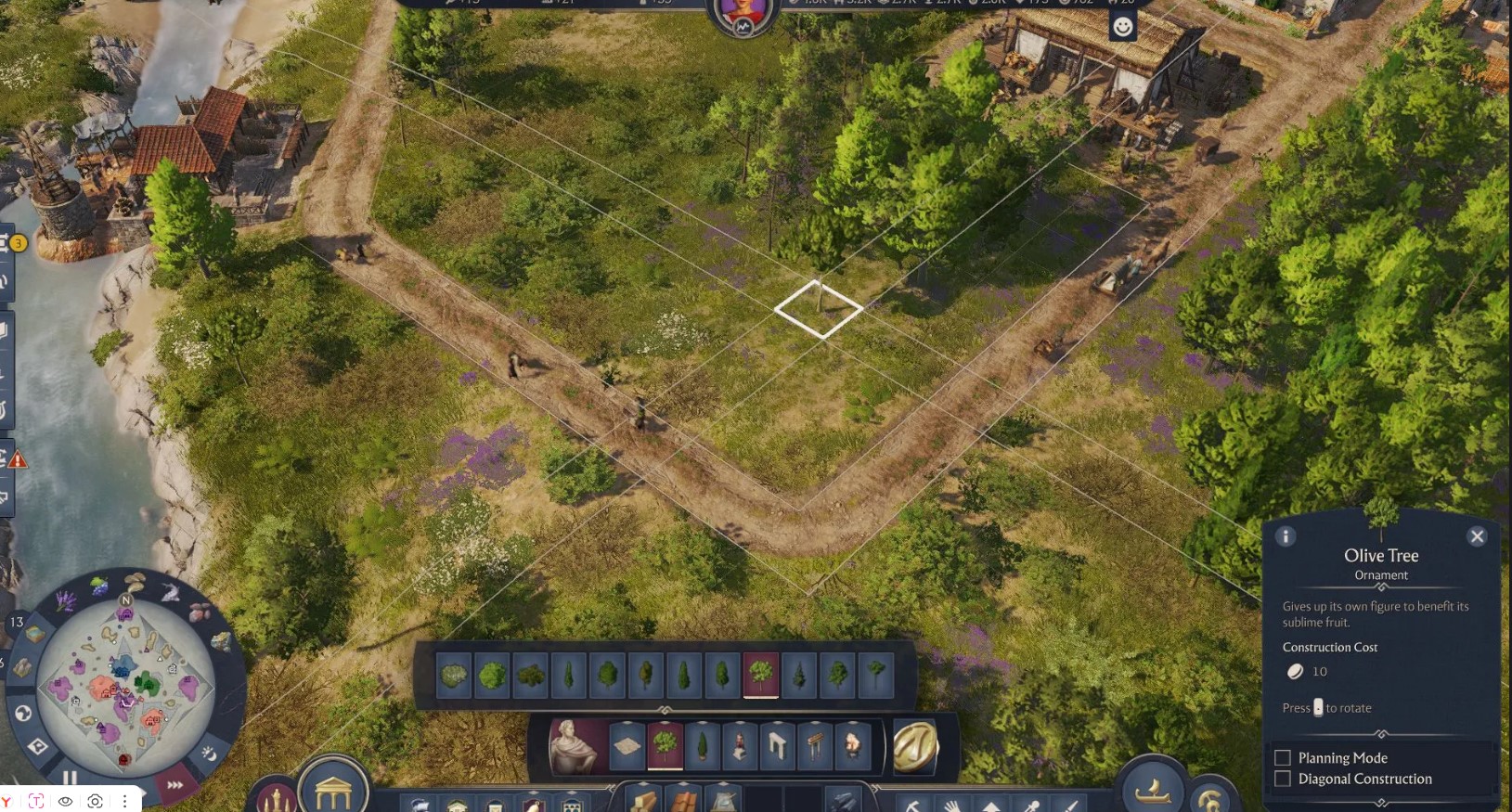Open the marble statue bust category
Viewport: 1512px width, 812px height.
click(x=576, y=745)
